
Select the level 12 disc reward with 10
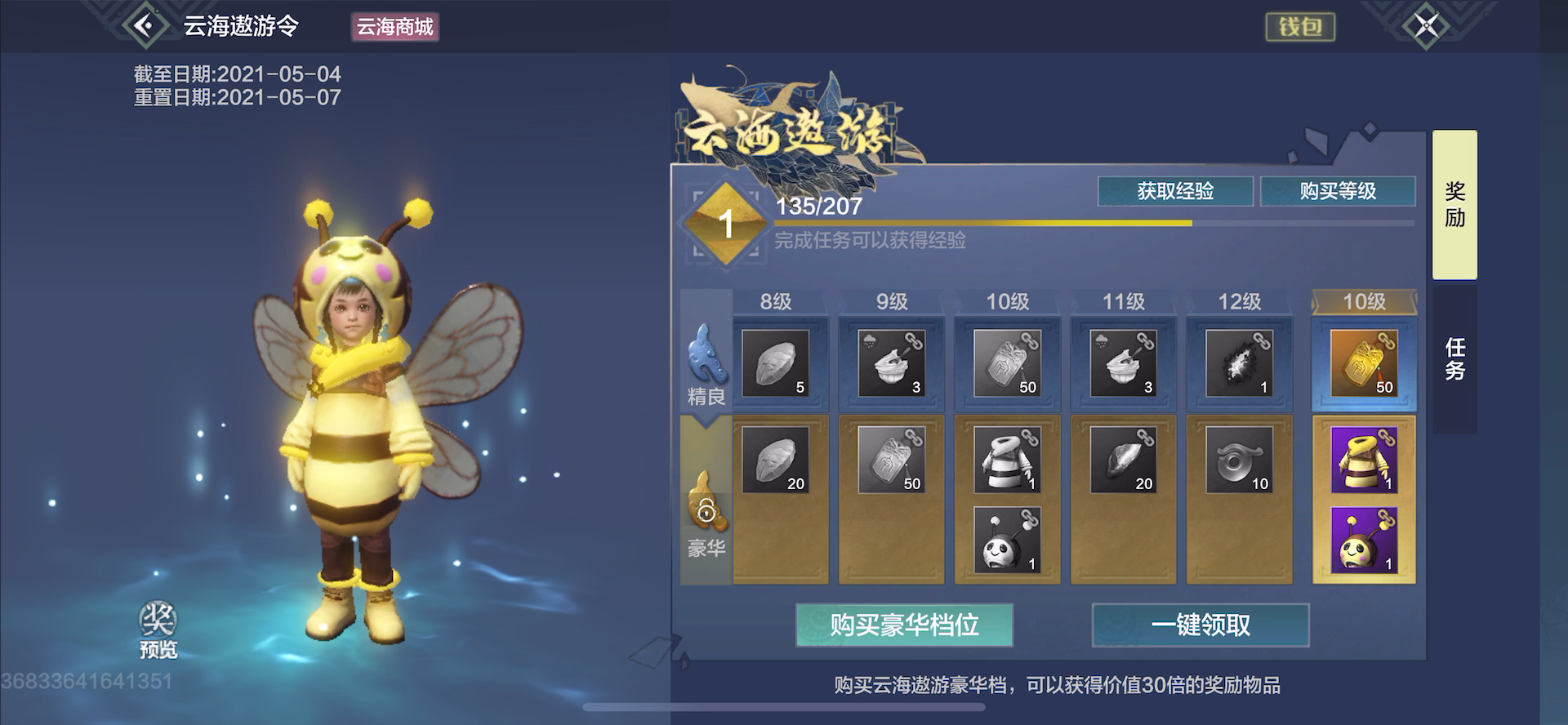1239,460
